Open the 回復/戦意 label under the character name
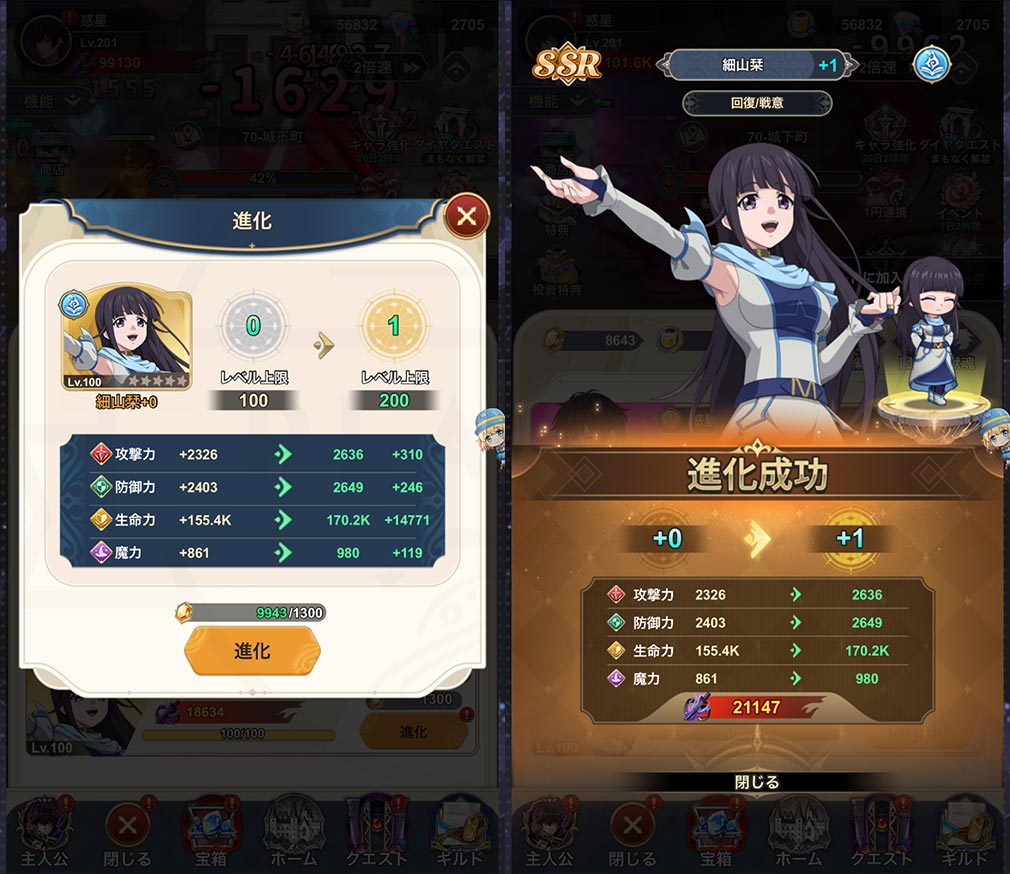The image size is (1010, 874). (757, 103)
